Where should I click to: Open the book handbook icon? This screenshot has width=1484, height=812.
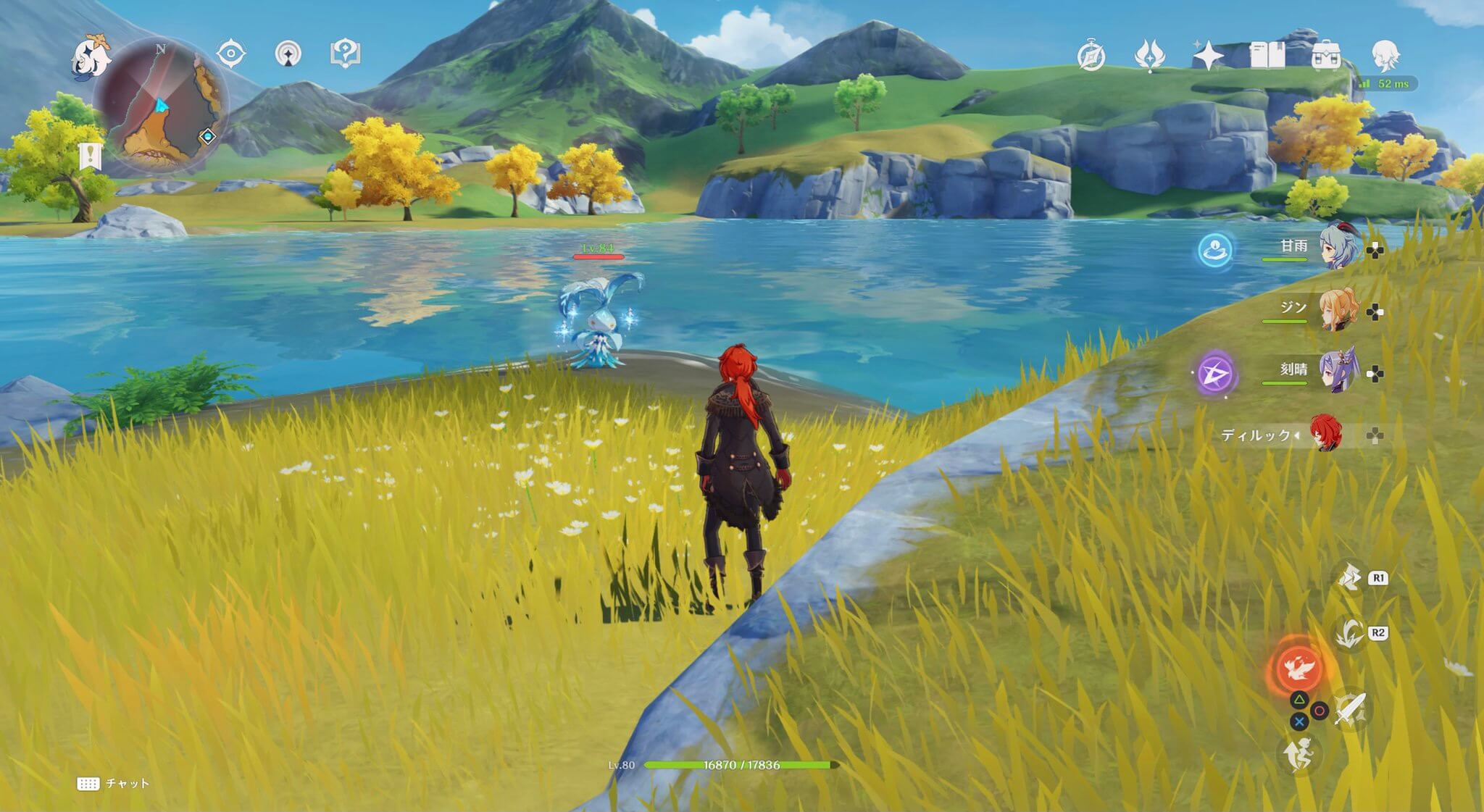pos(1267,56)
